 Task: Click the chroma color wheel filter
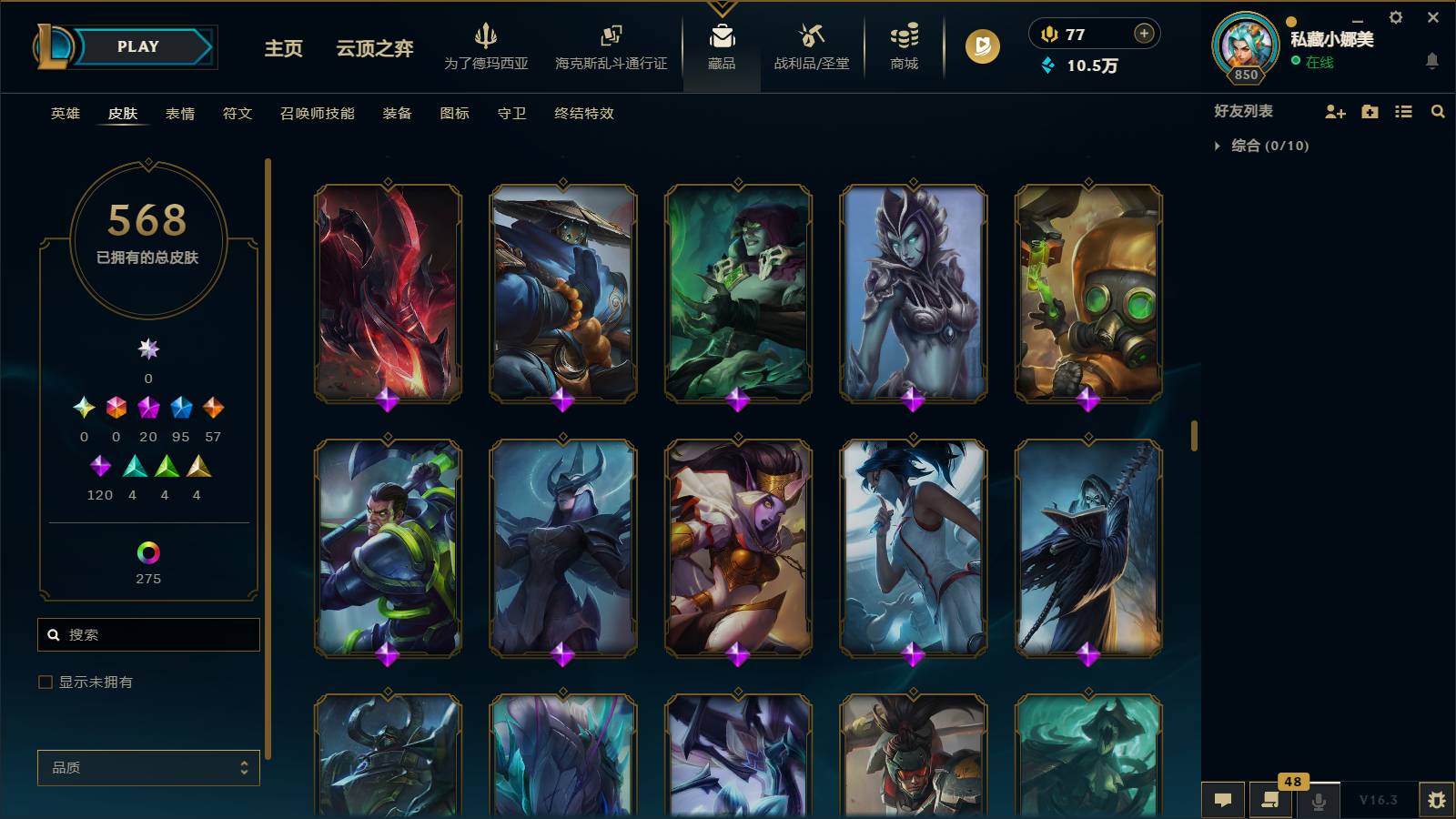click(148, 551)
